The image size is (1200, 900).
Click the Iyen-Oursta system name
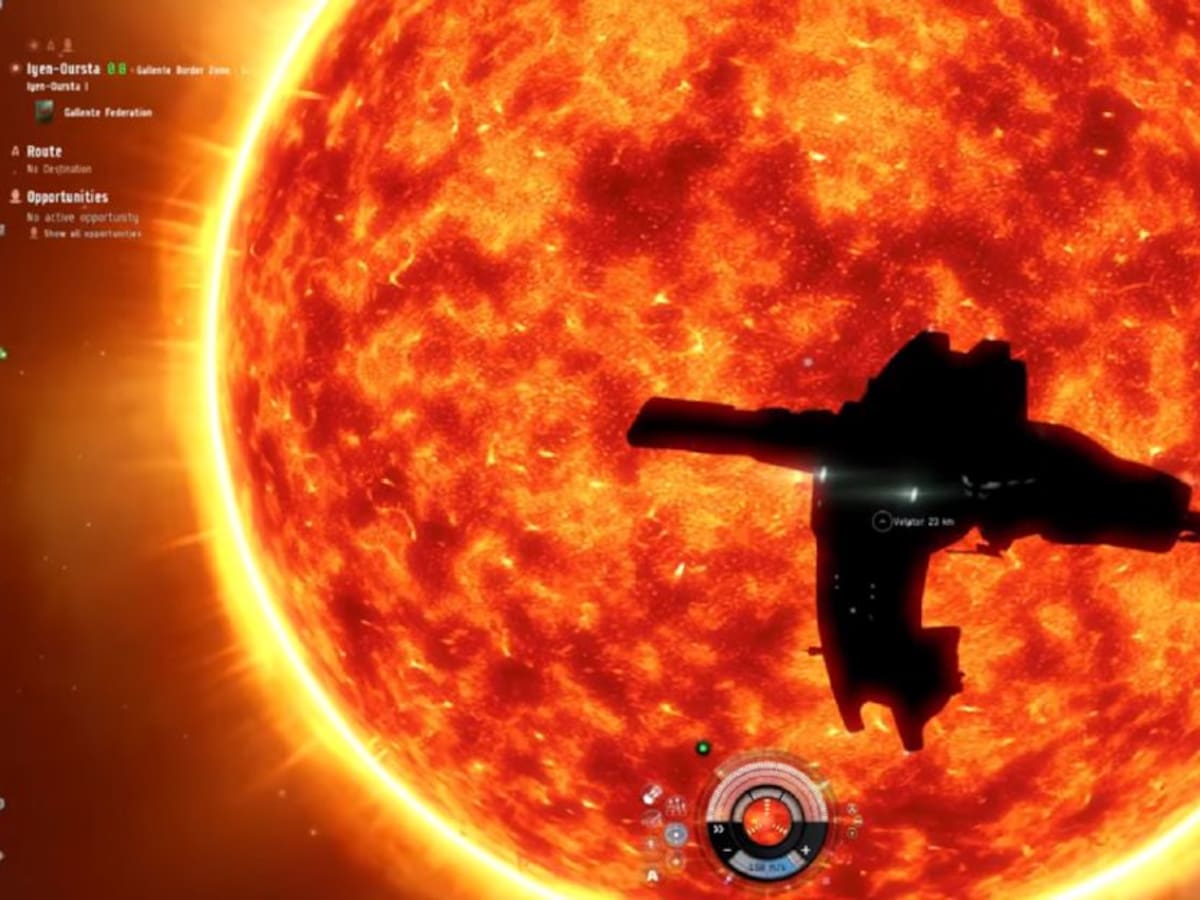coord(61,70)
